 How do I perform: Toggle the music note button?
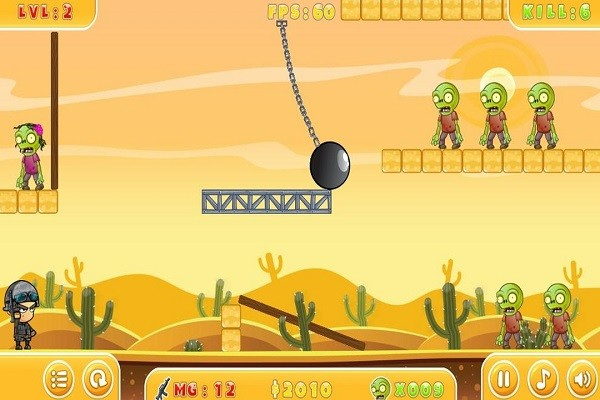click(x=543, y=379)
